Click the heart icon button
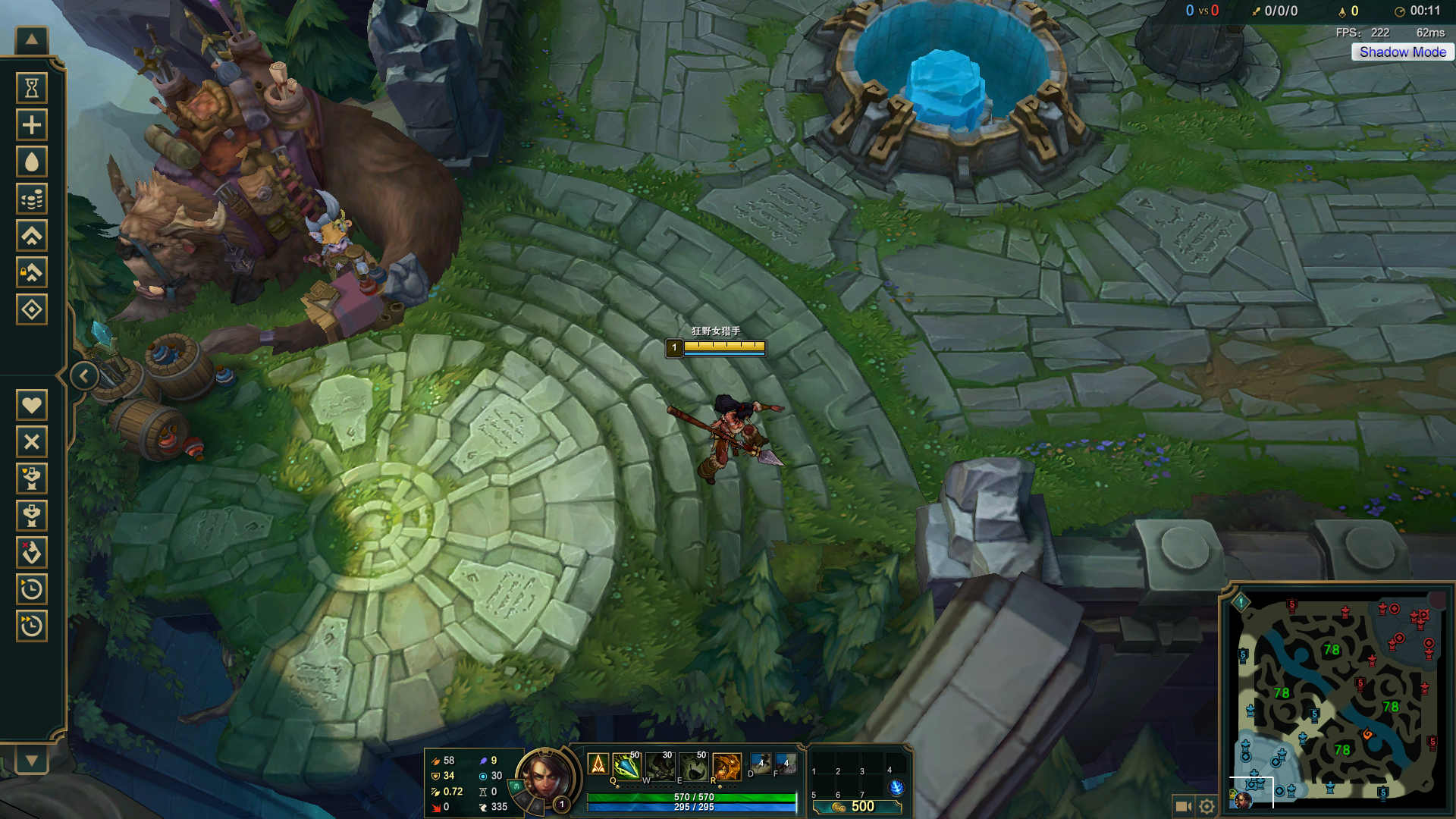Screen dimensions: 1456x819 pos(32,405)
